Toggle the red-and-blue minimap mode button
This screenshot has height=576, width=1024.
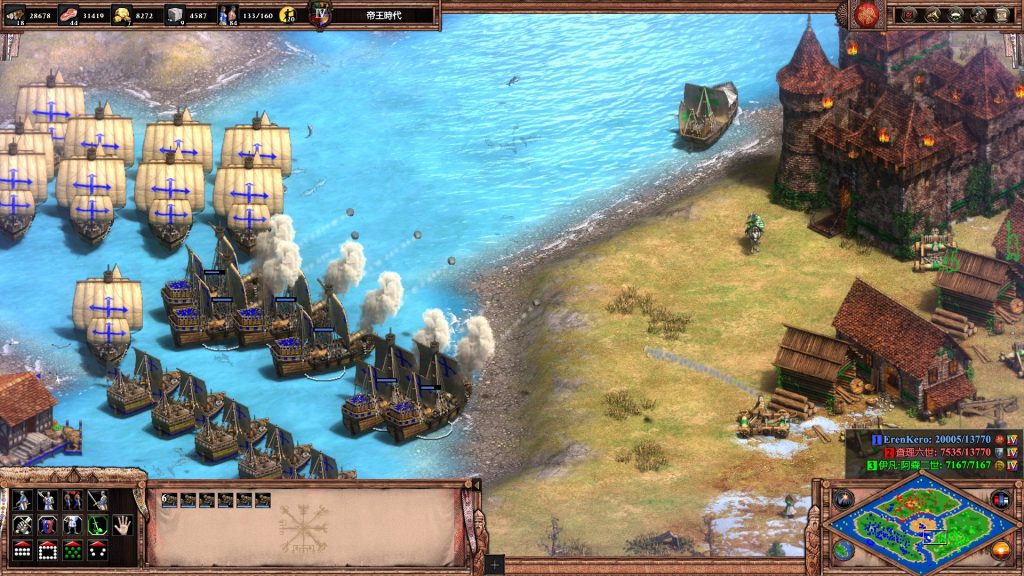pyautogui.click(x=999, y=498)
